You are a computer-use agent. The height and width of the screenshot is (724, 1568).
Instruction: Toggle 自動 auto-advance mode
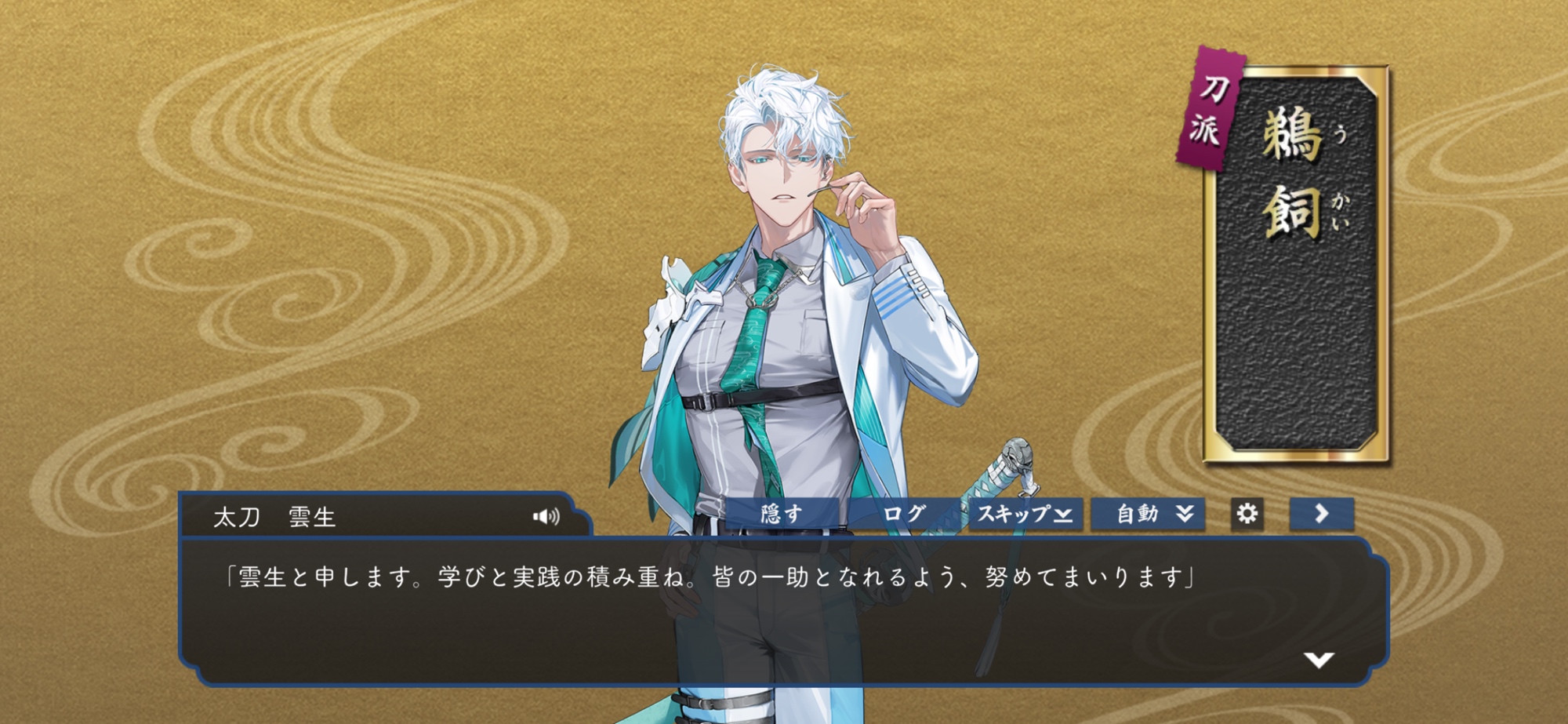pos(1148,515)
